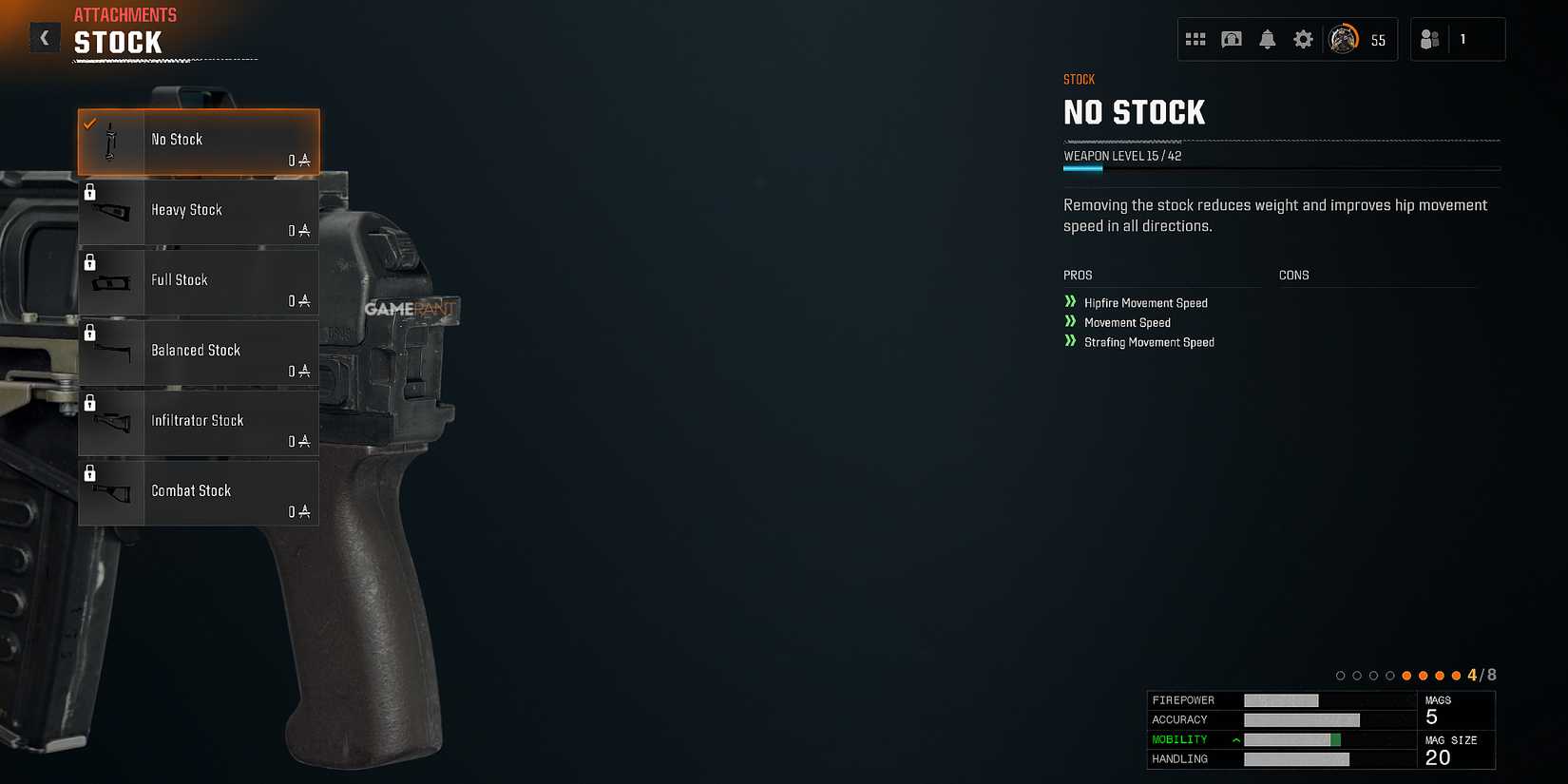Toggle the MOBILITY stat row expander
Image resolution: width=1568 pixels, height=784 pixels.
[1235, 738]
